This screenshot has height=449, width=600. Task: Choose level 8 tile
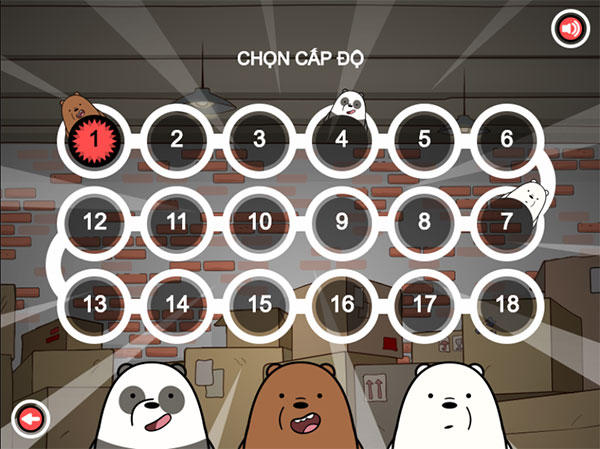tap(424, 221)
